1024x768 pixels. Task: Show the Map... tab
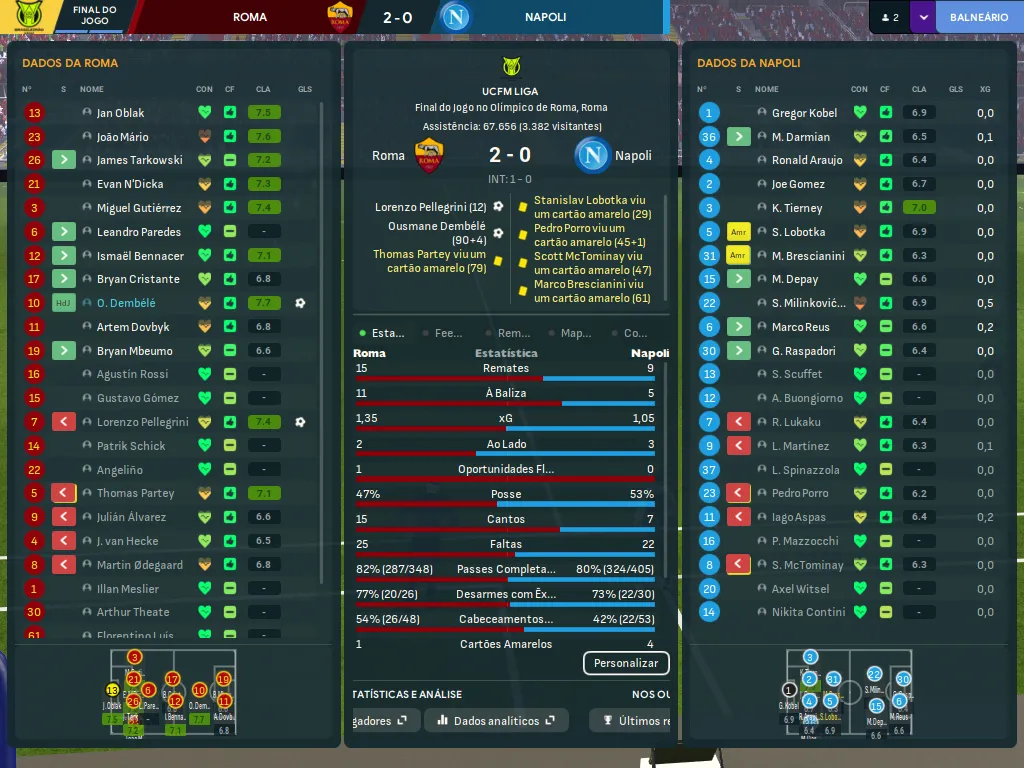[575, 333]
